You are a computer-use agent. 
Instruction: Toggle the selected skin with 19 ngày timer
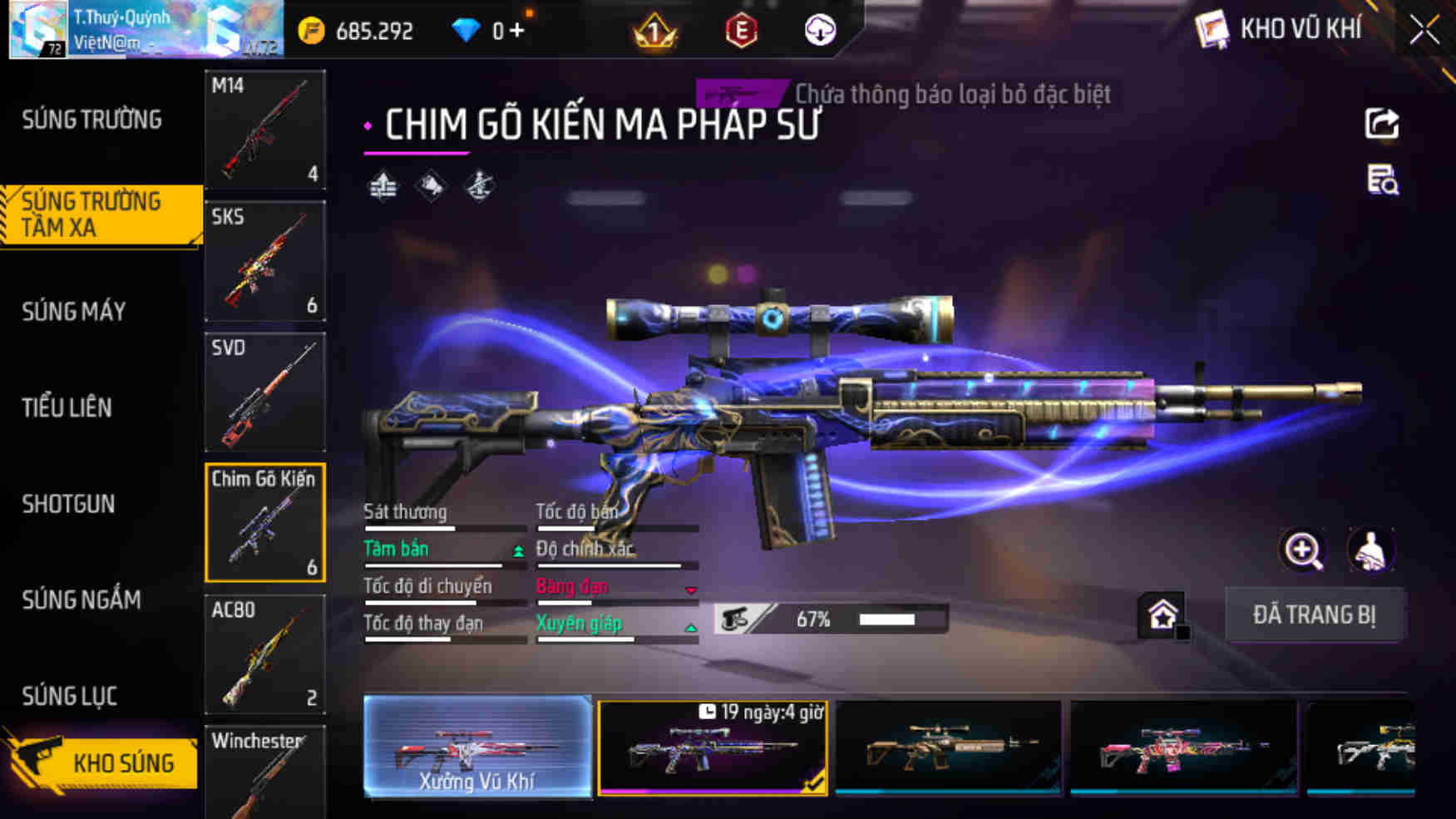pos(713,748)
